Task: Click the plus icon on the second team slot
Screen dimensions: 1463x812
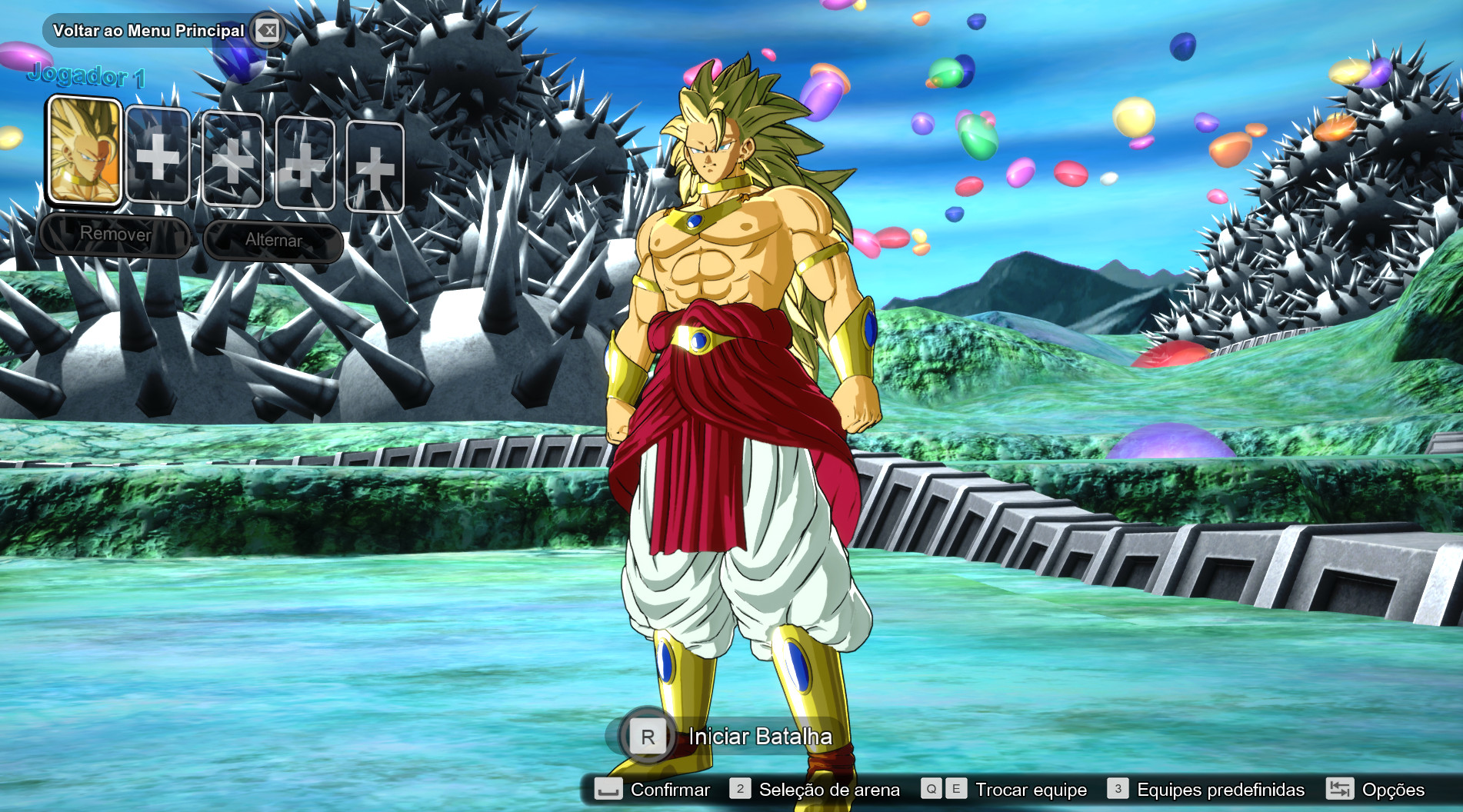Action: click(x=158, y=163)
